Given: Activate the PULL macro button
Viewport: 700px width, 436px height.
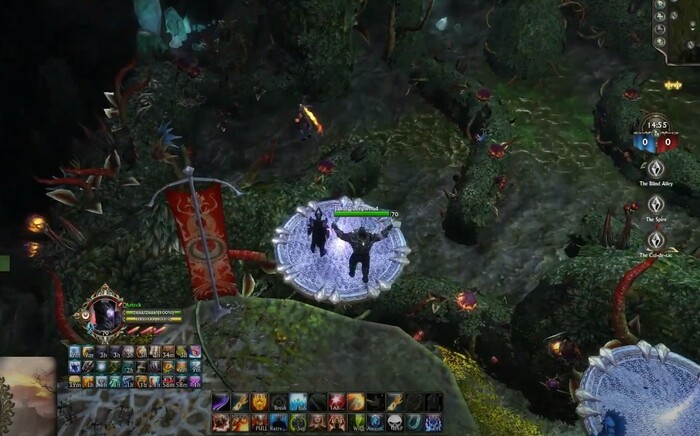Looking at the screenshot, I should pos(258,423).
